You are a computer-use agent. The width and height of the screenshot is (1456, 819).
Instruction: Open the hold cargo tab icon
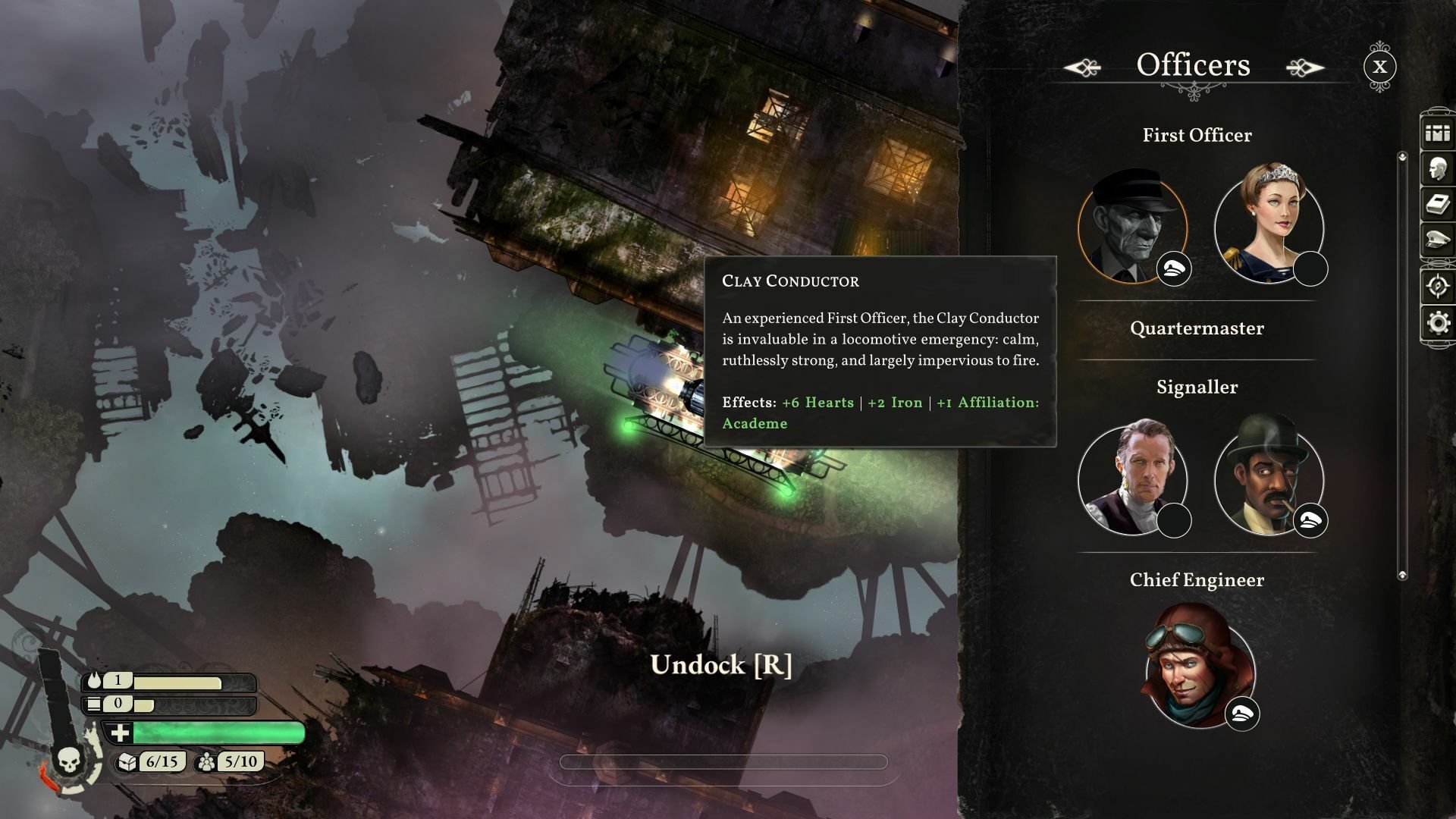pyautogui.click(x=1437, y=133)
